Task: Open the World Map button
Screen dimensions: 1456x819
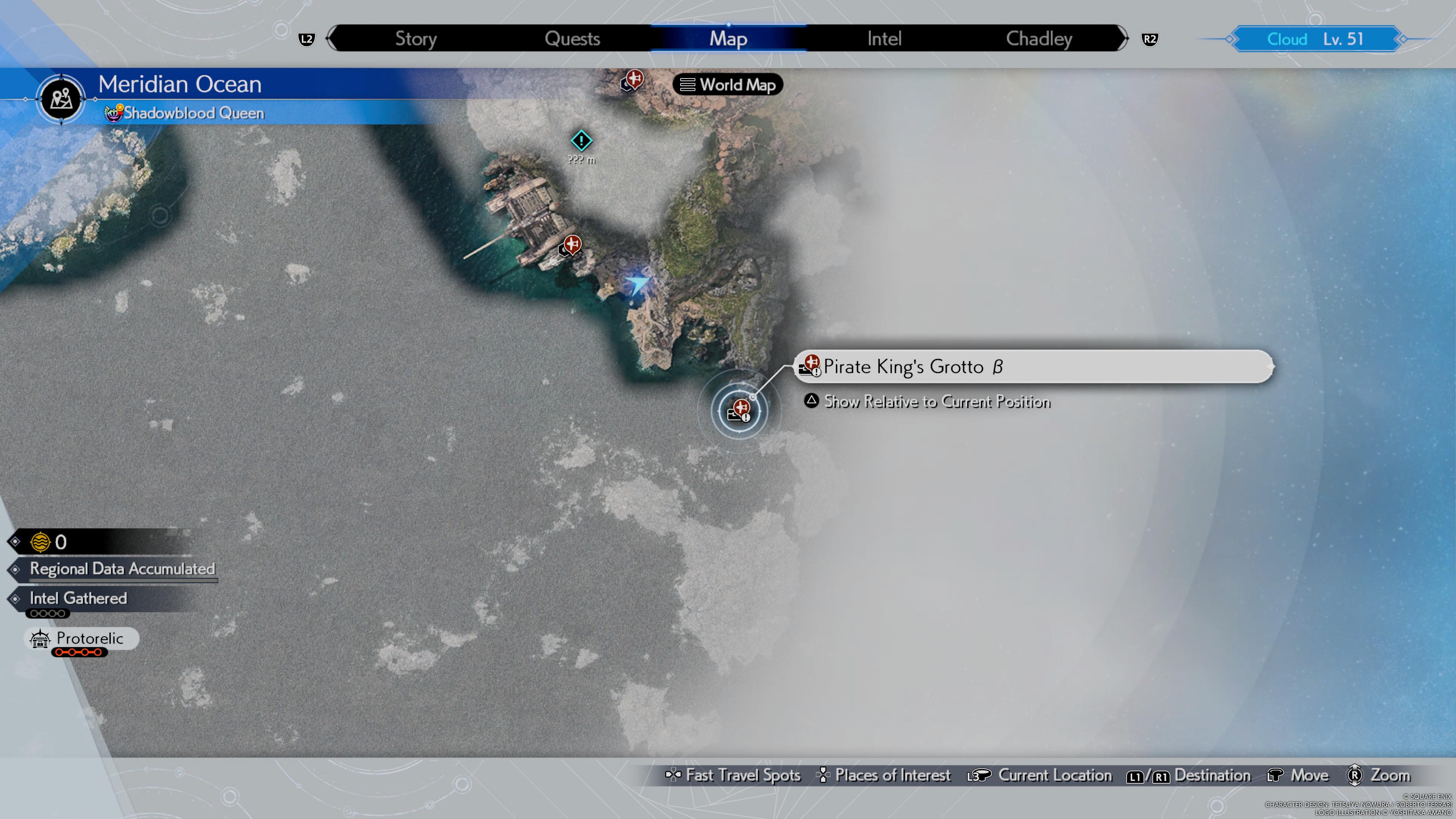Action: click(728, 85)
